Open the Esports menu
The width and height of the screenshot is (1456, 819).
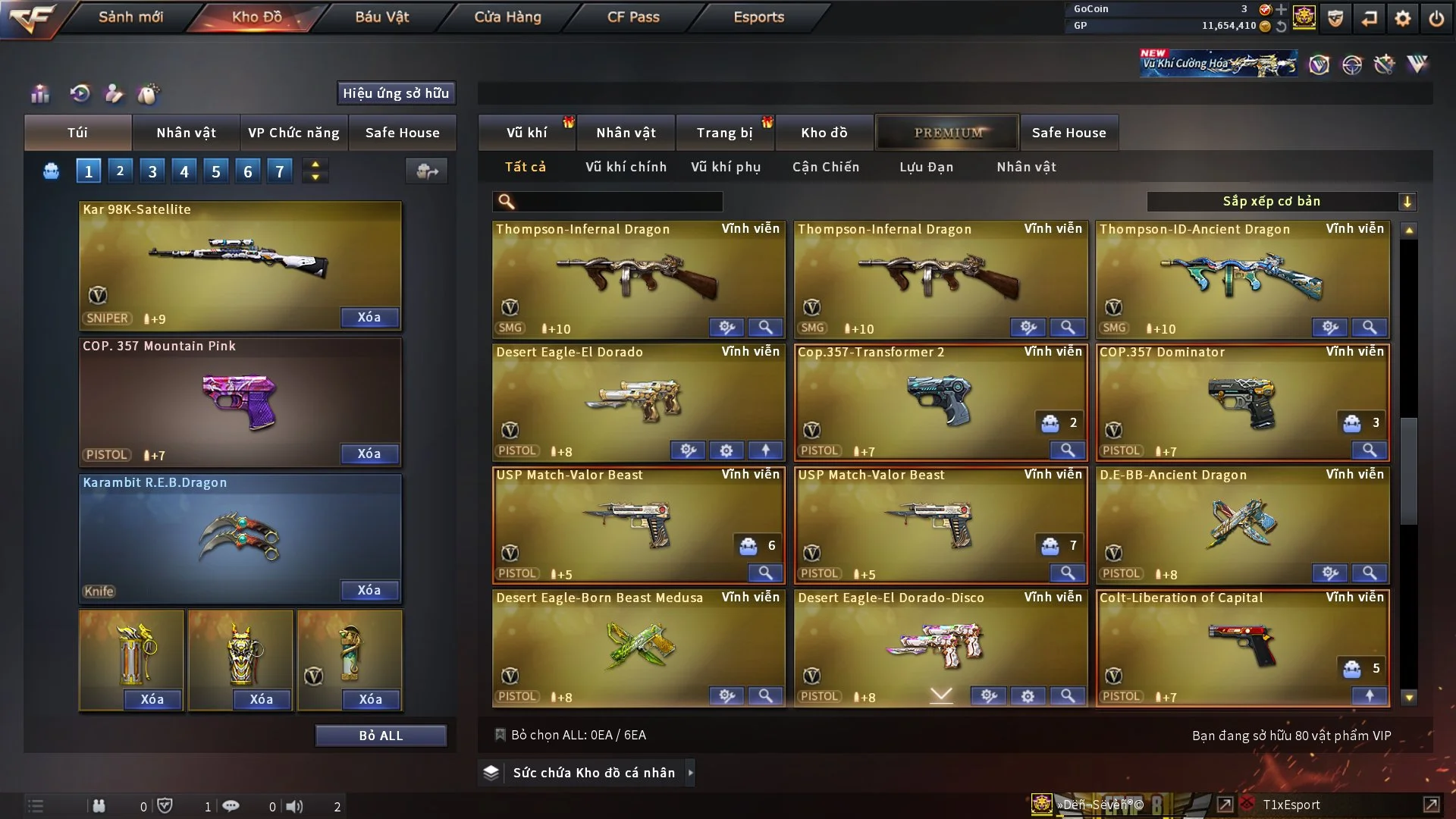coord(758,17)
